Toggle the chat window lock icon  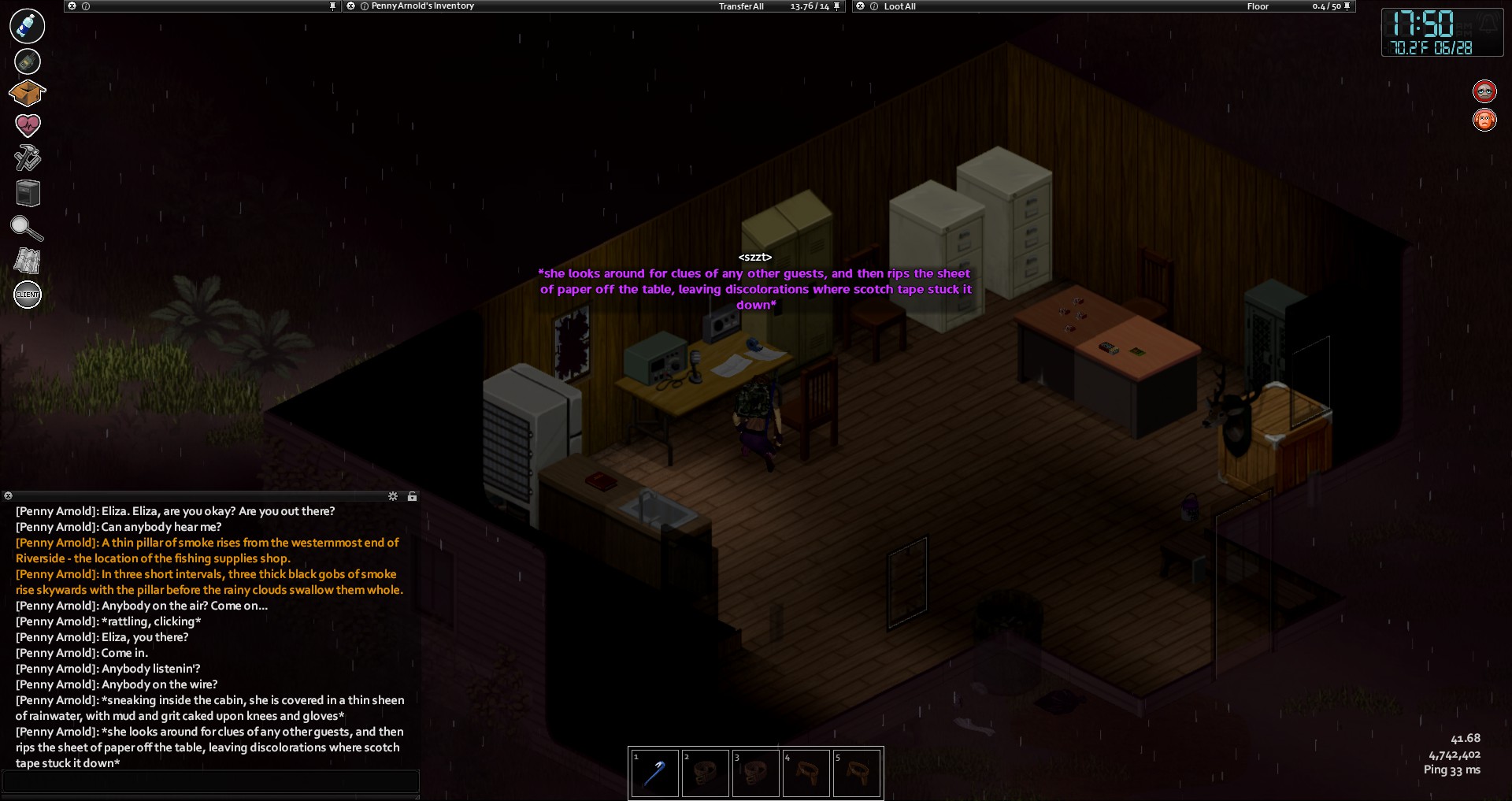coord(412,496)
